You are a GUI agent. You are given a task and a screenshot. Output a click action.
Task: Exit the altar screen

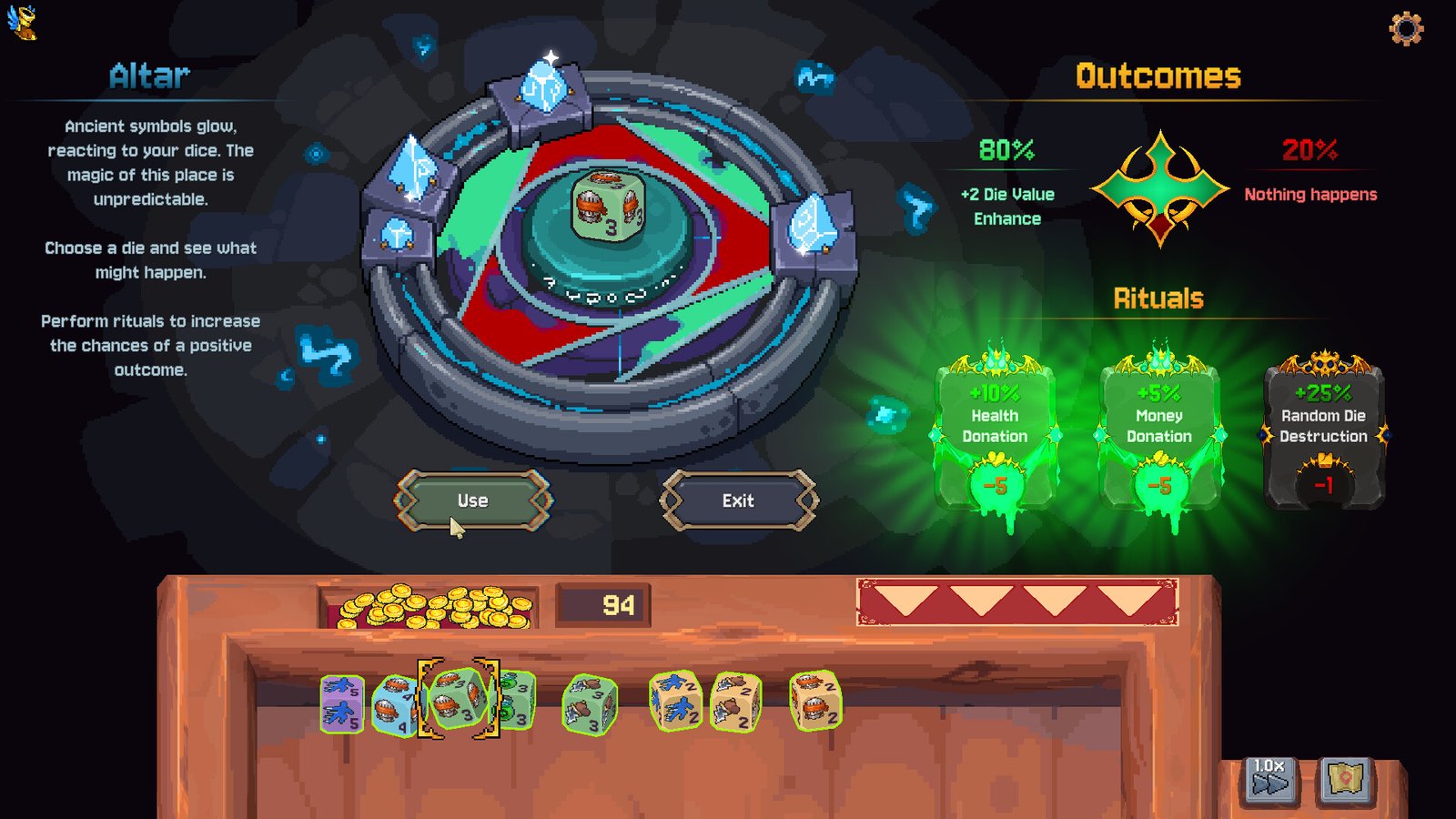click(x=738, y=500)
